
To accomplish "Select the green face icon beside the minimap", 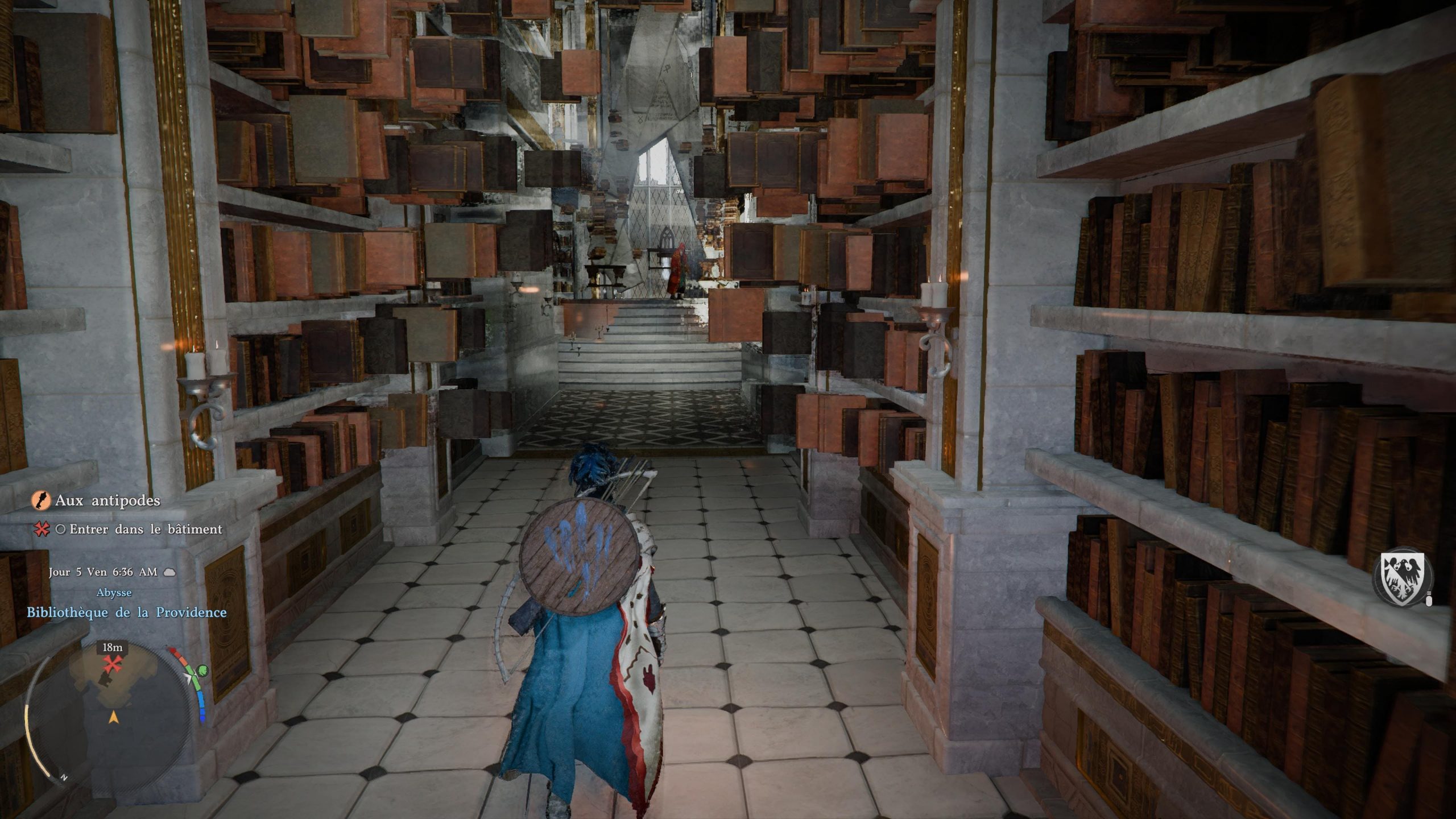I will coord(202,672).
